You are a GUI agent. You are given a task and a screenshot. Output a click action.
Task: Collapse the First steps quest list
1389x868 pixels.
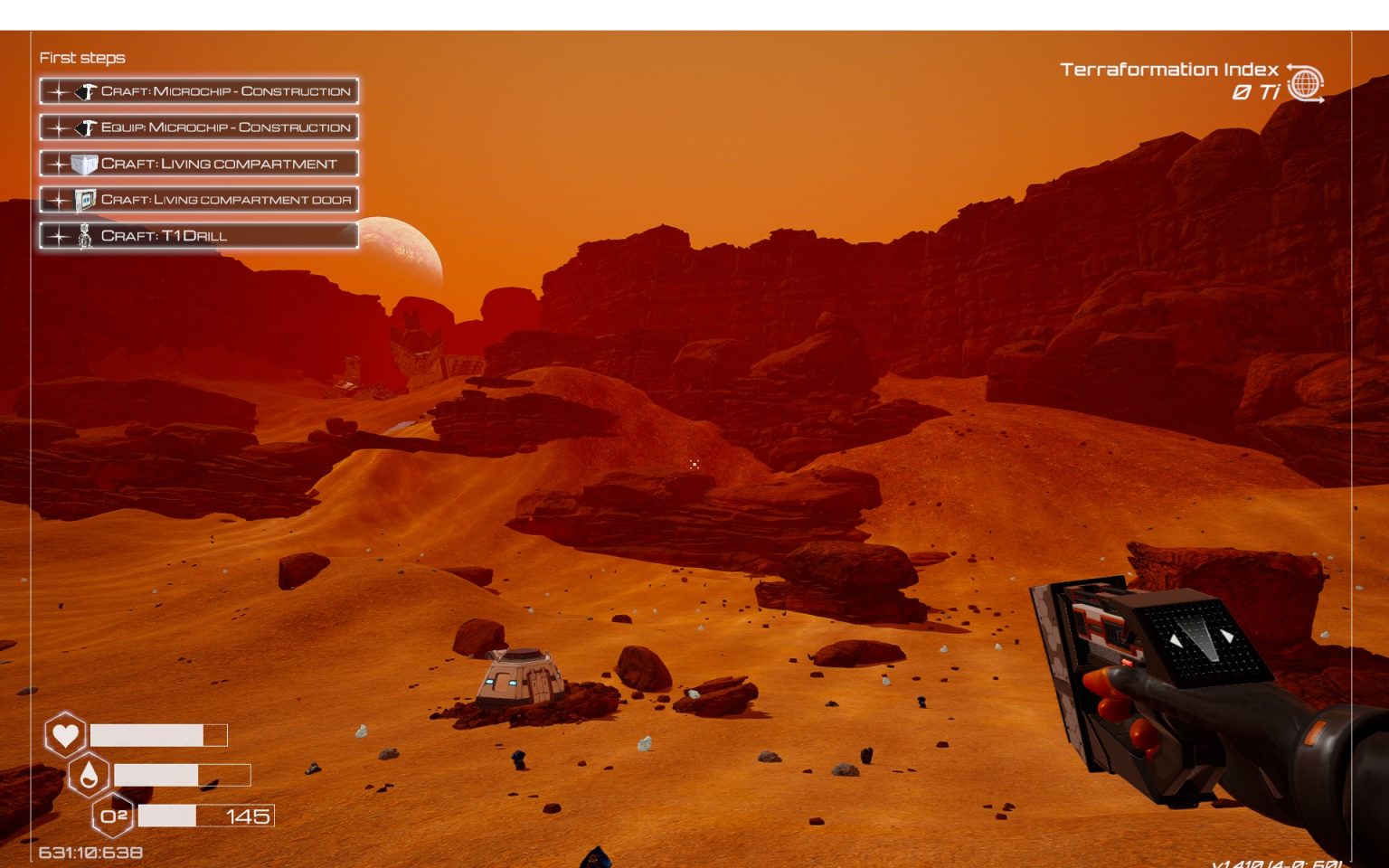[x=82, y=57]
